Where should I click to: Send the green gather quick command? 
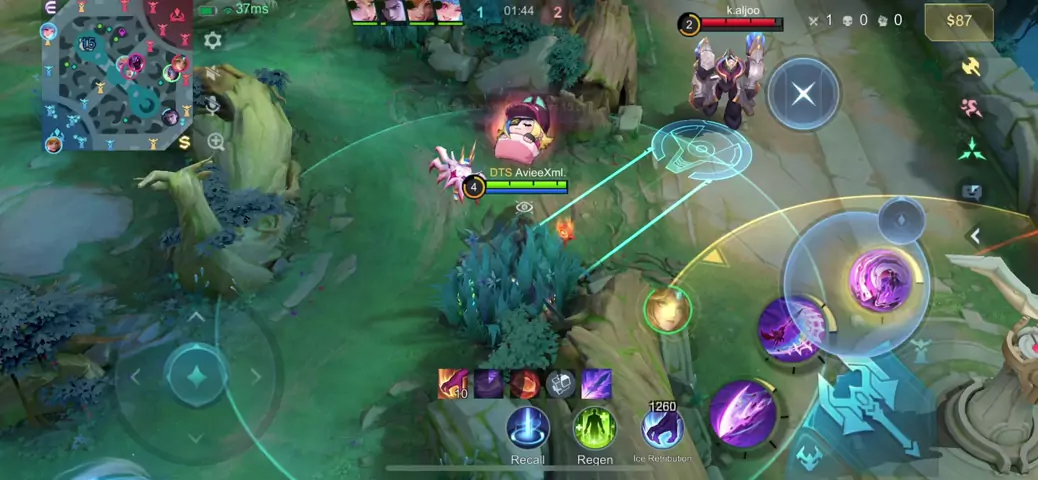pos(971,150)
